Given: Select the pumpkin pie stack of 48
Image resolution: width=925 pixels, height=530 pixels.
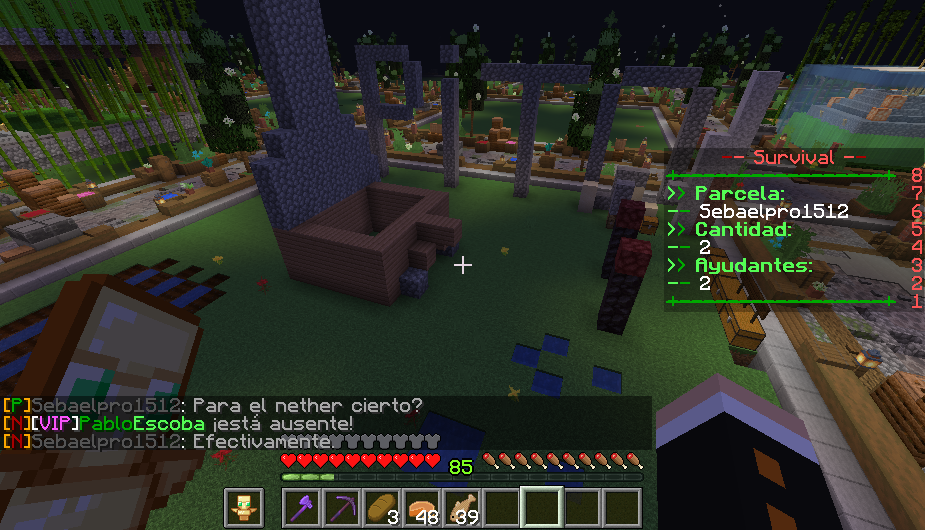Looking at the screenshot, I should [x=422, y=507].
